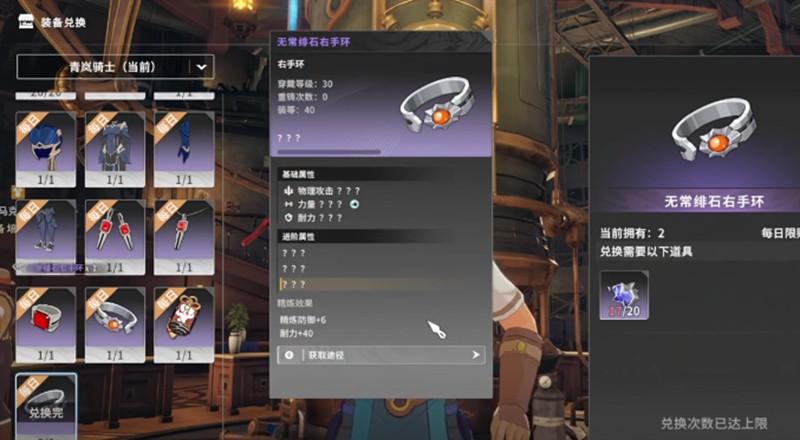Pick the red gem earrings pair

tap(115, 234)
